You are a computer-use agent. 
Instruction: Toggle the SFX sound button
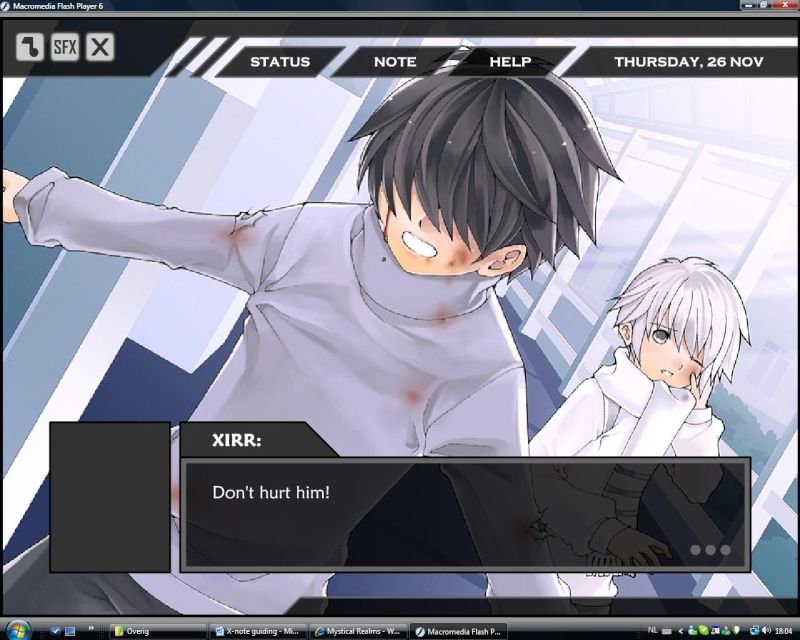click(x=65, y=46)
